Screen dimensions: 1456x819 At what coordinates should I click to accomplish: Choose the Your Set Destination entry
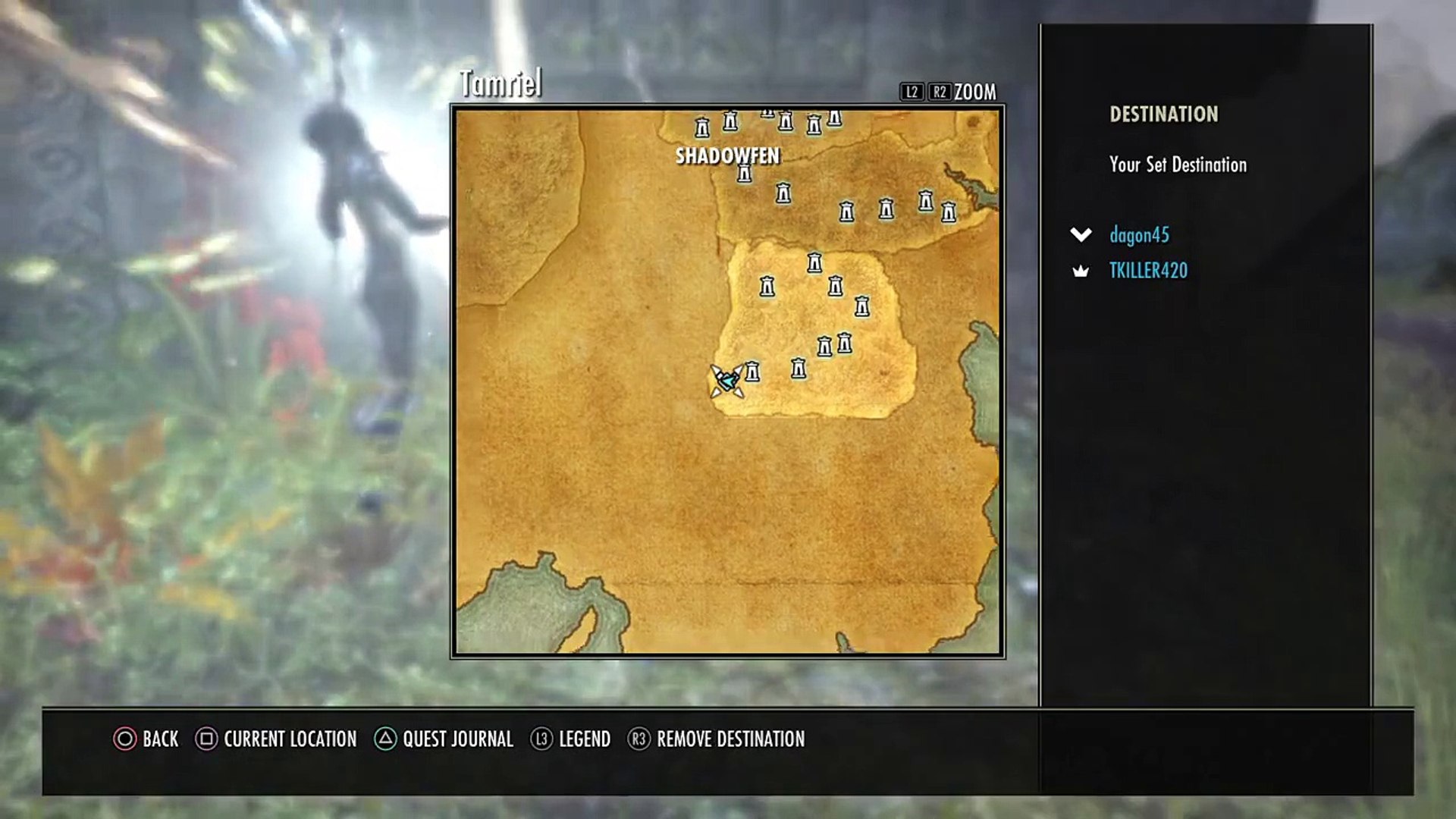[1177, 165]
